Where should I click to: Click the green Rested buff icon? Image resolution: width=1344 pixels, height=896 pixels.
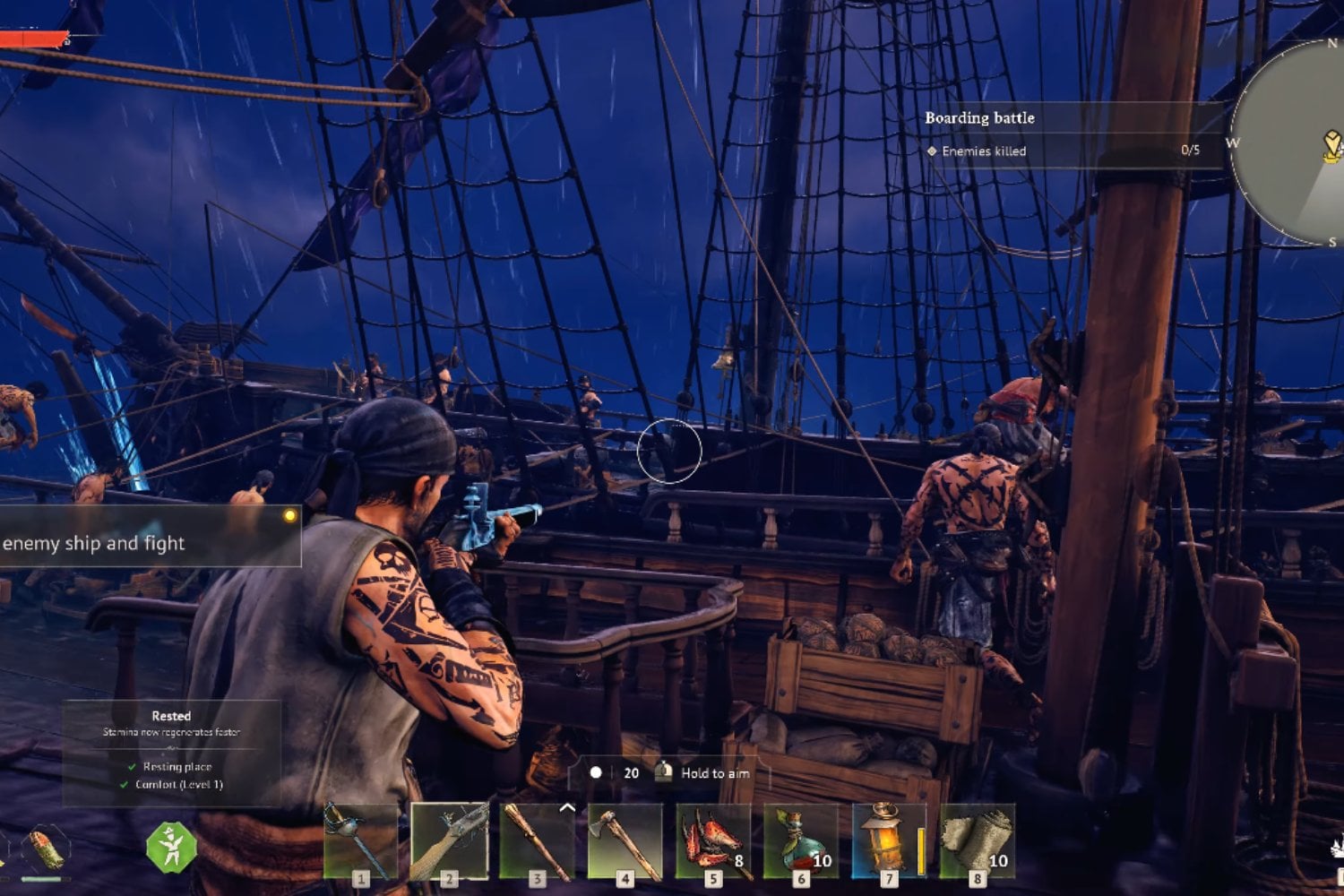click(x=171, y=847)
